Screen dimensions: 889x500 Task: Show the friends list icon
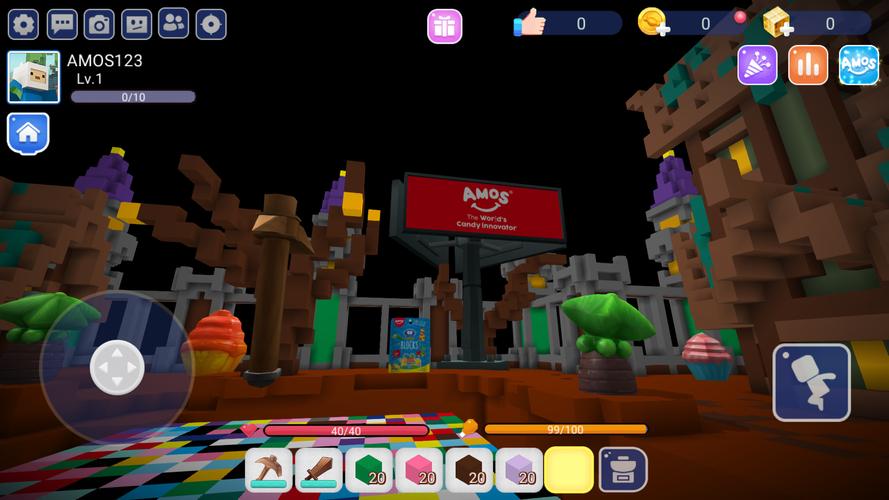tap(174, 24)
